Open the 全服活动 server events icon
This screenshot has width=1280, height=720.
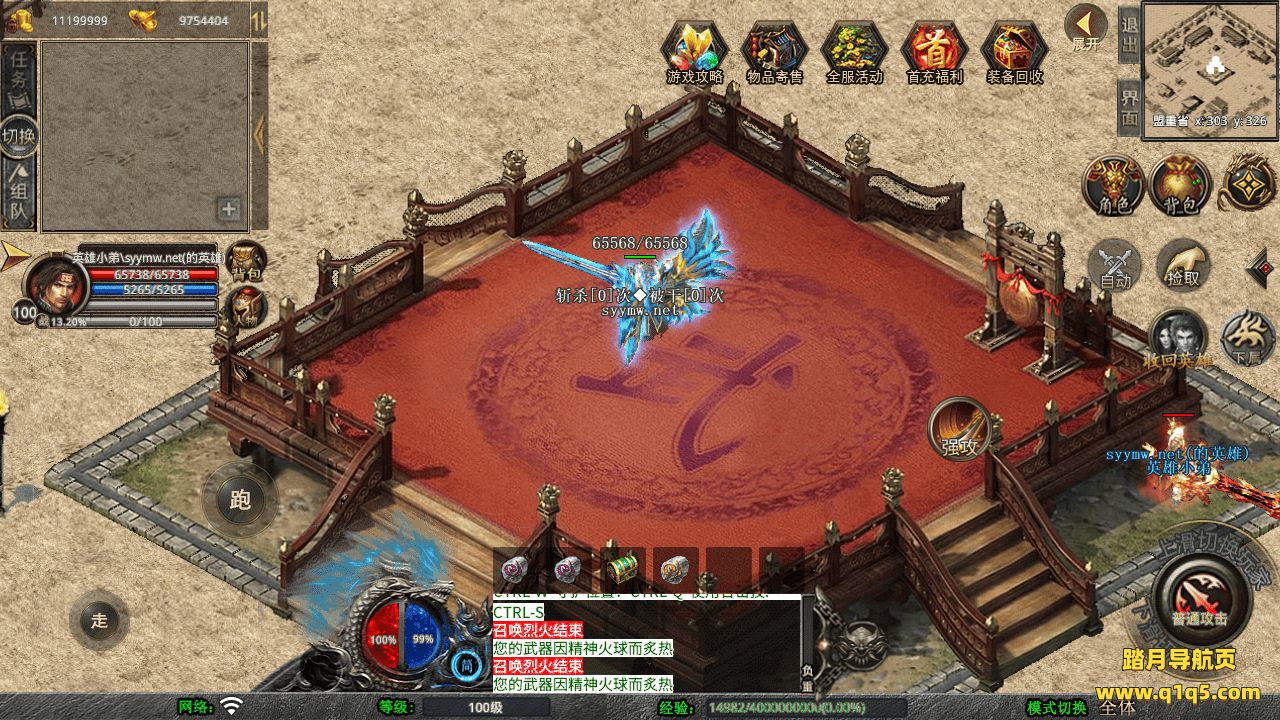[855, 50]
